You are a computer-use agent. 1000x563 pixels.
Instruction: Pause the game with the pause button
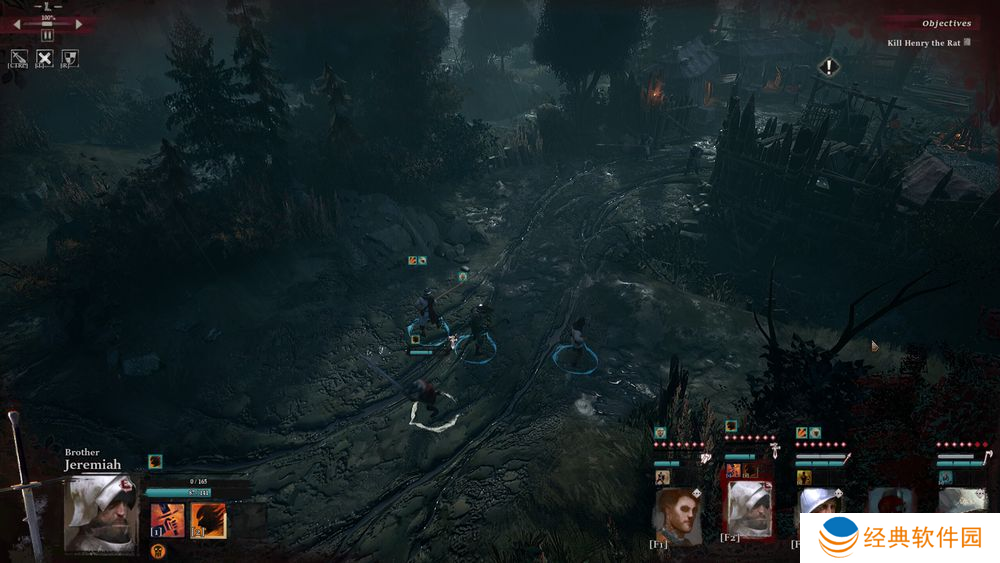pyautogui.click(x=47, y=35)
